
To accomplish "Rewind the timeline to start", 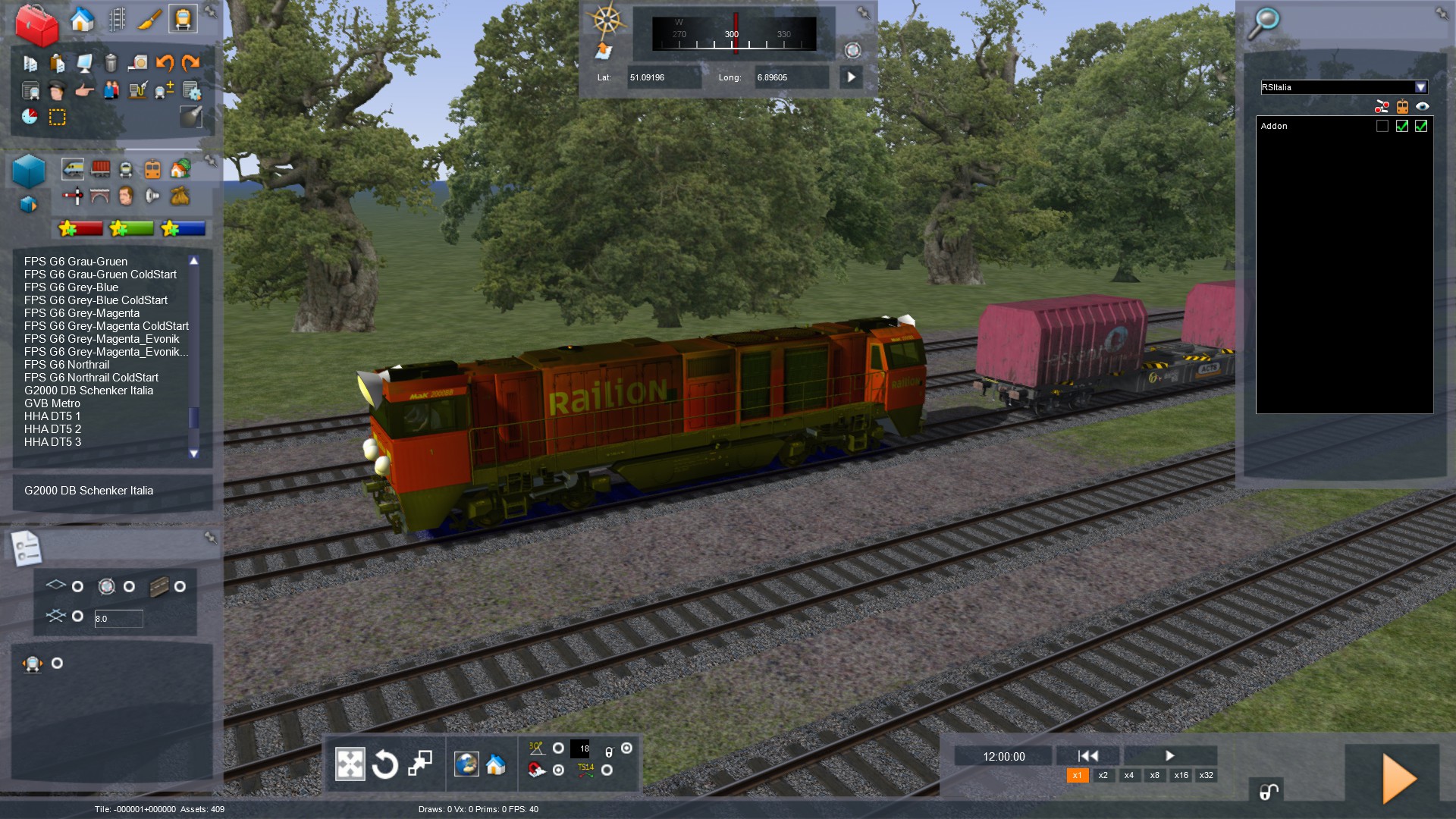I will (x=1087, y=756).
